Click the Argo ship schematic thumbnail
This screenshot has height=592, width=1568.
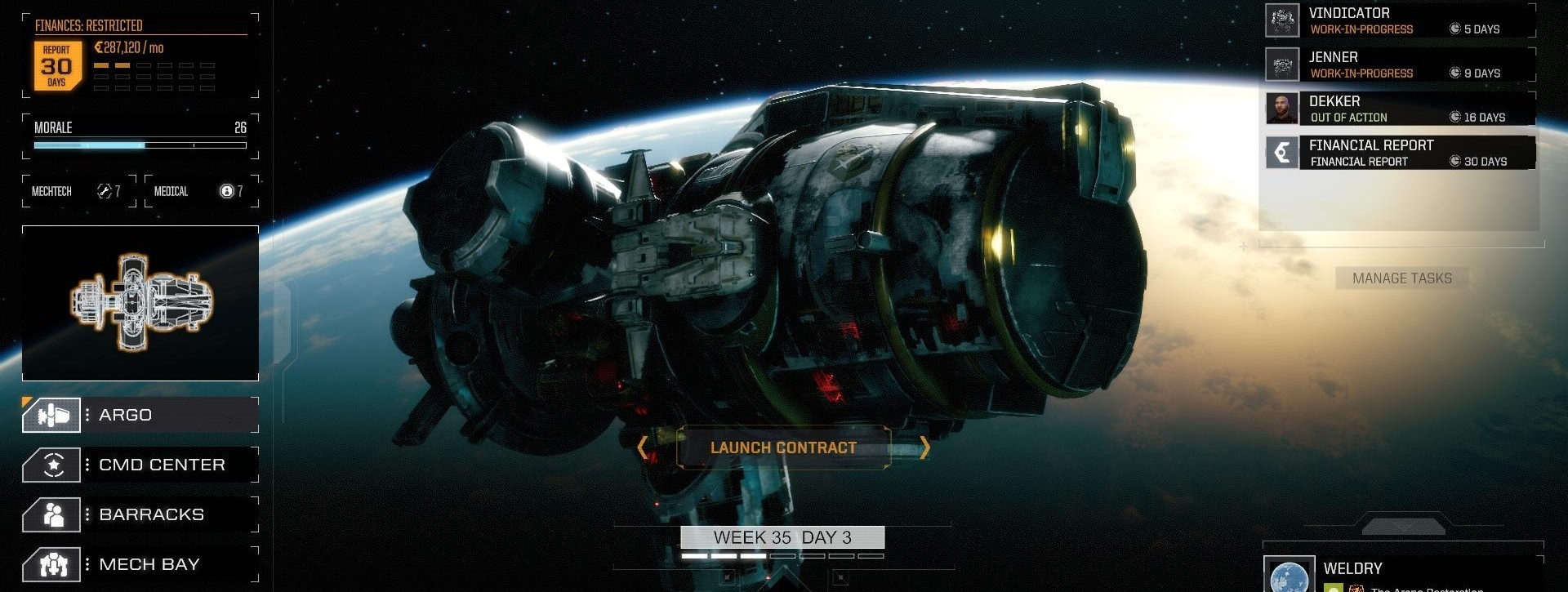click(x=140, y=303)
